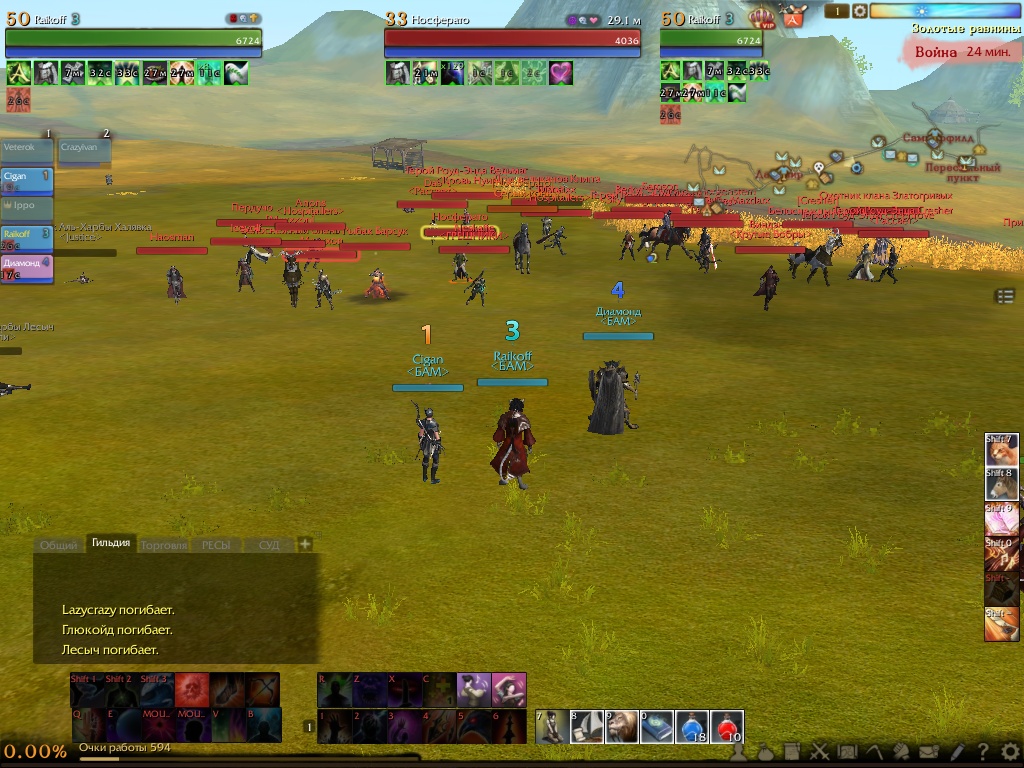Summon the horse mount from side bar
Viewport: 1024px width, 768px height.
pyautogui.click(x=1002, y=485)
